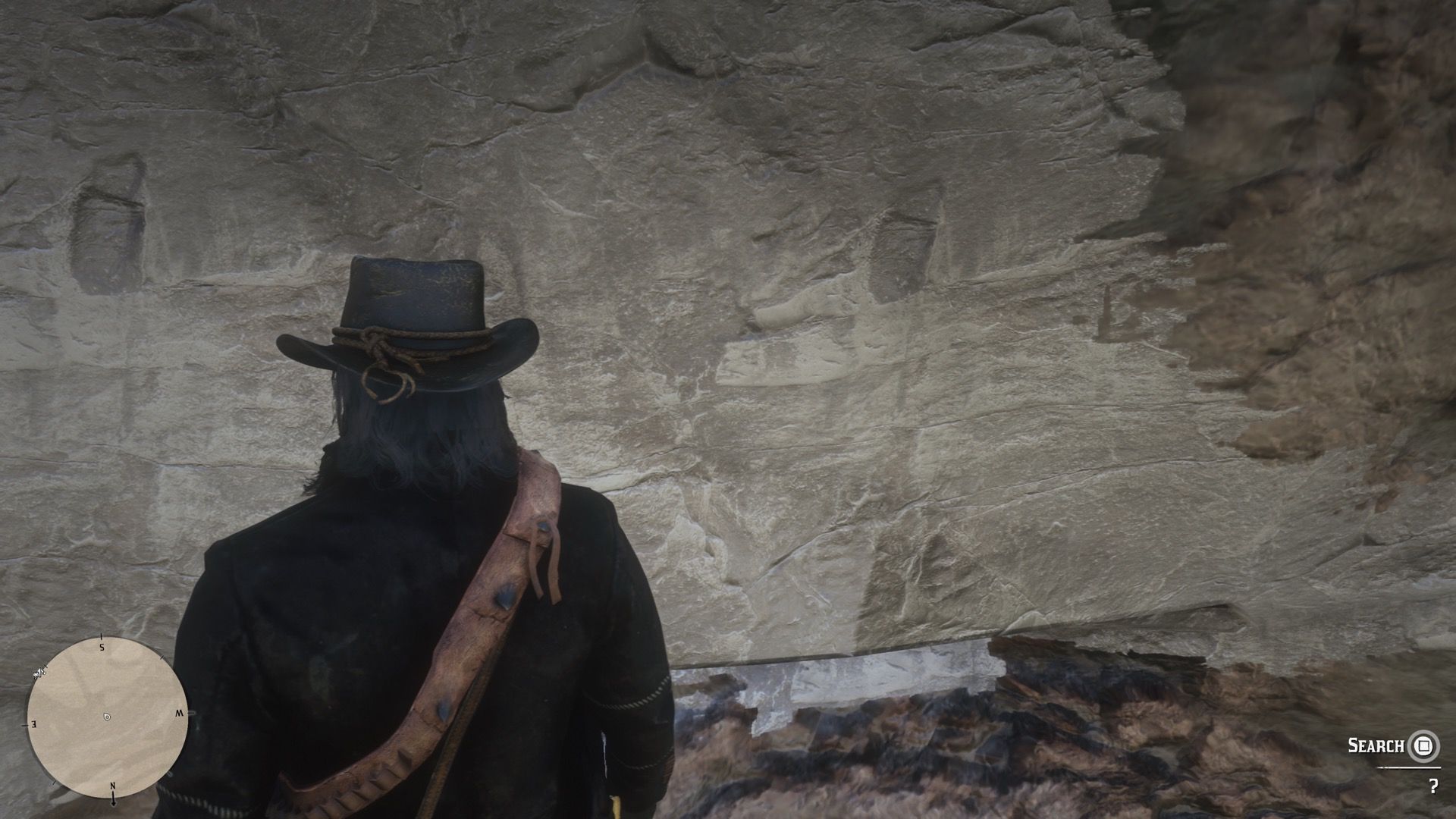Click the question mark help prompt

1434,787
